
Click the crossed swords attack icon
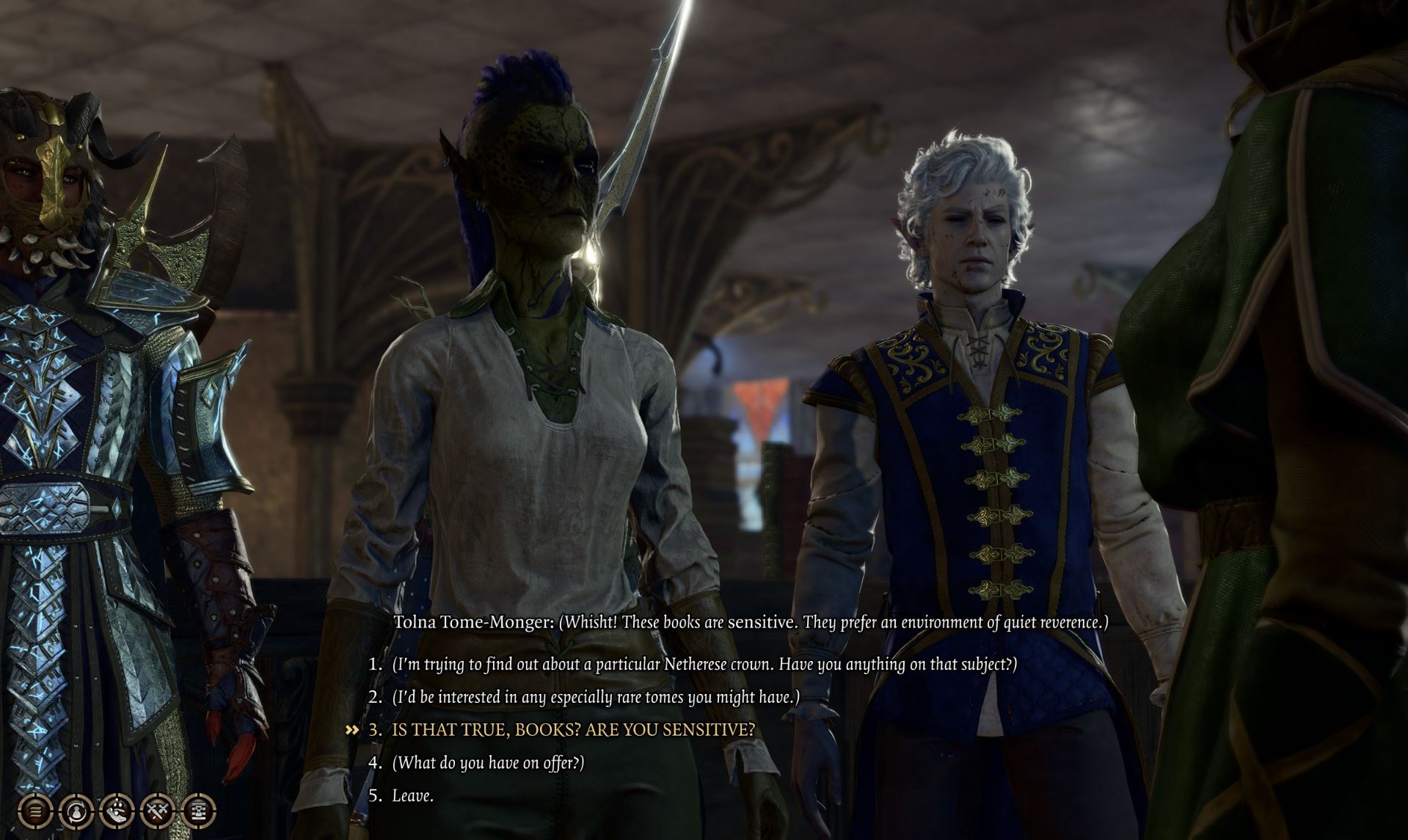coord(158,811)
